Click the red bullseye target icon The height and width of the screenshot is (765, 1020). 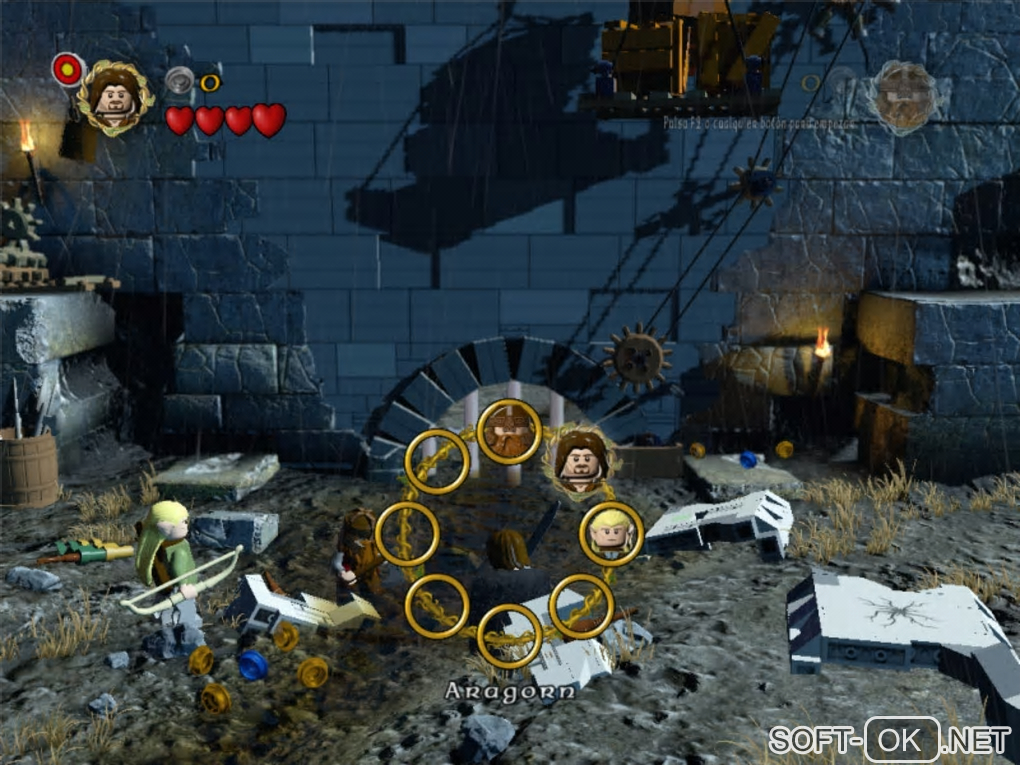pyautogui.click(x=67, y=68)
